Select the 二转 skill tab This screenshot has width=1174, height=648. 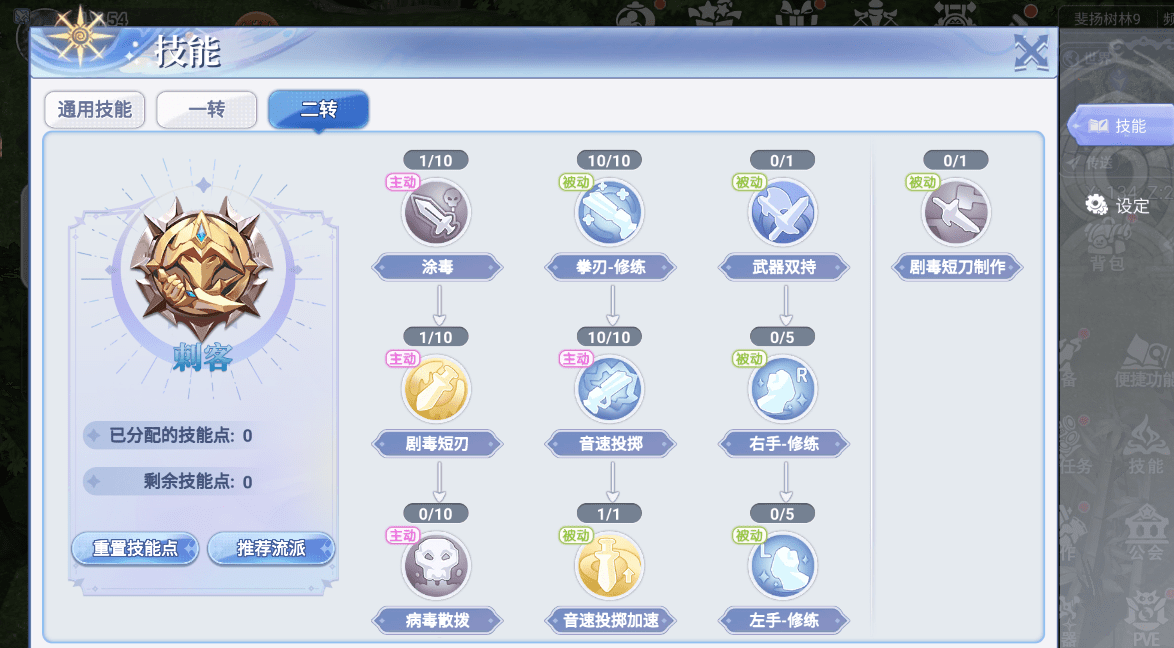click(x=318, y=110)
